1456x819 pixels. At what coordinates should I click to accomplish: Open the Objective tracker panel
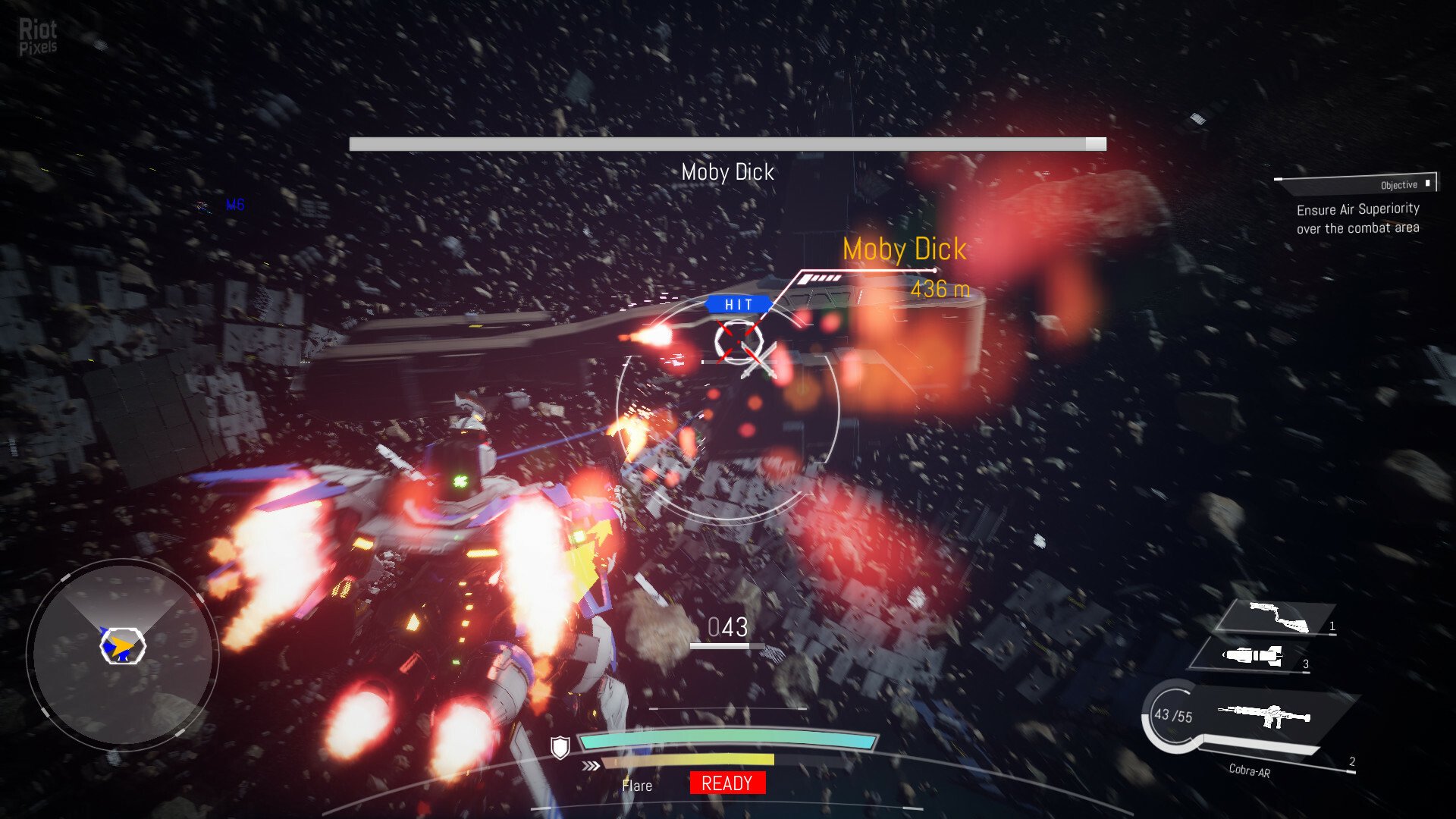point(1357,184)
